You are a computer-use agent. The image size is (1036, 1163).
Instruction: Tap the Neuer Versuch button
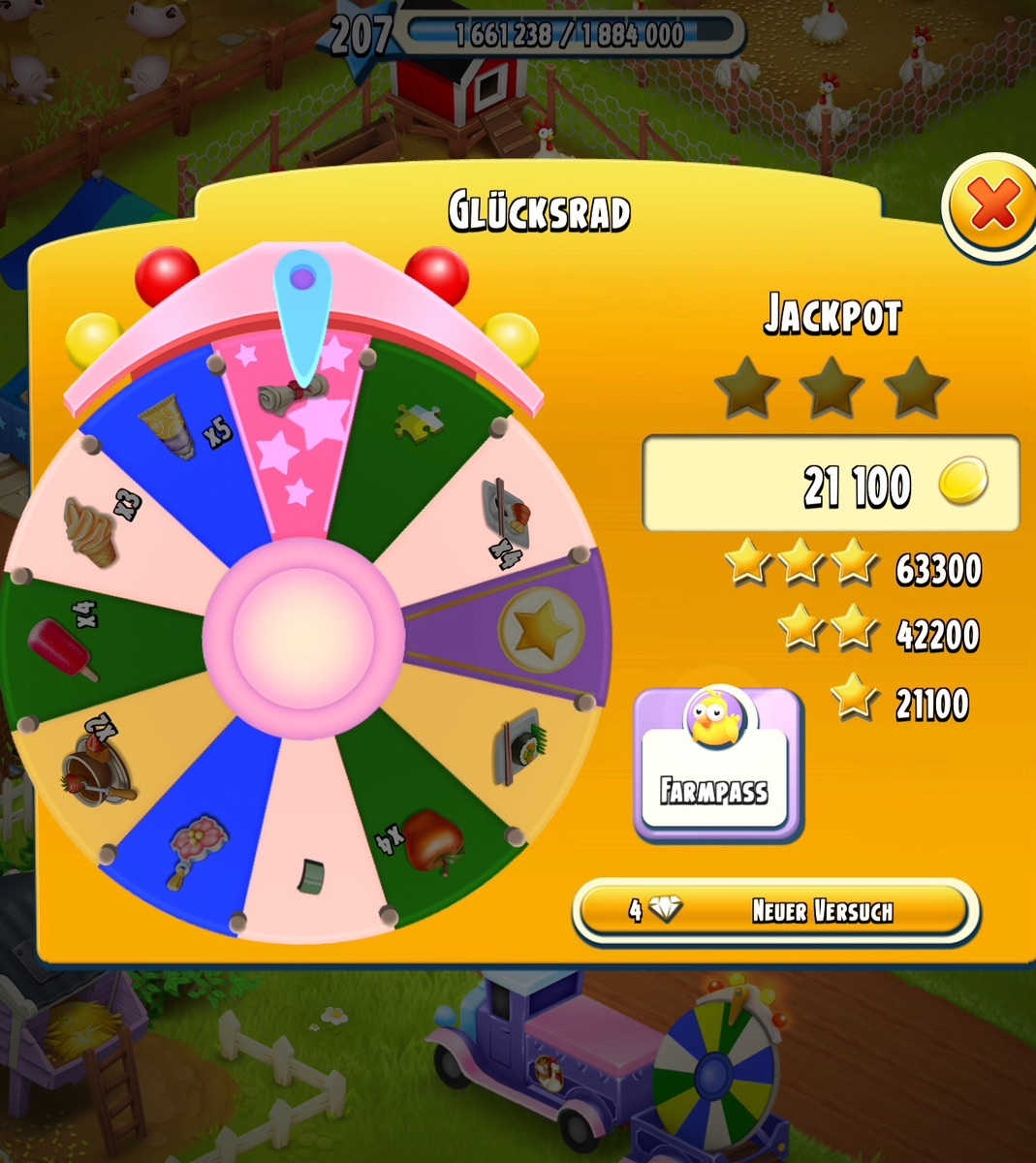click(x=776, y=911)
